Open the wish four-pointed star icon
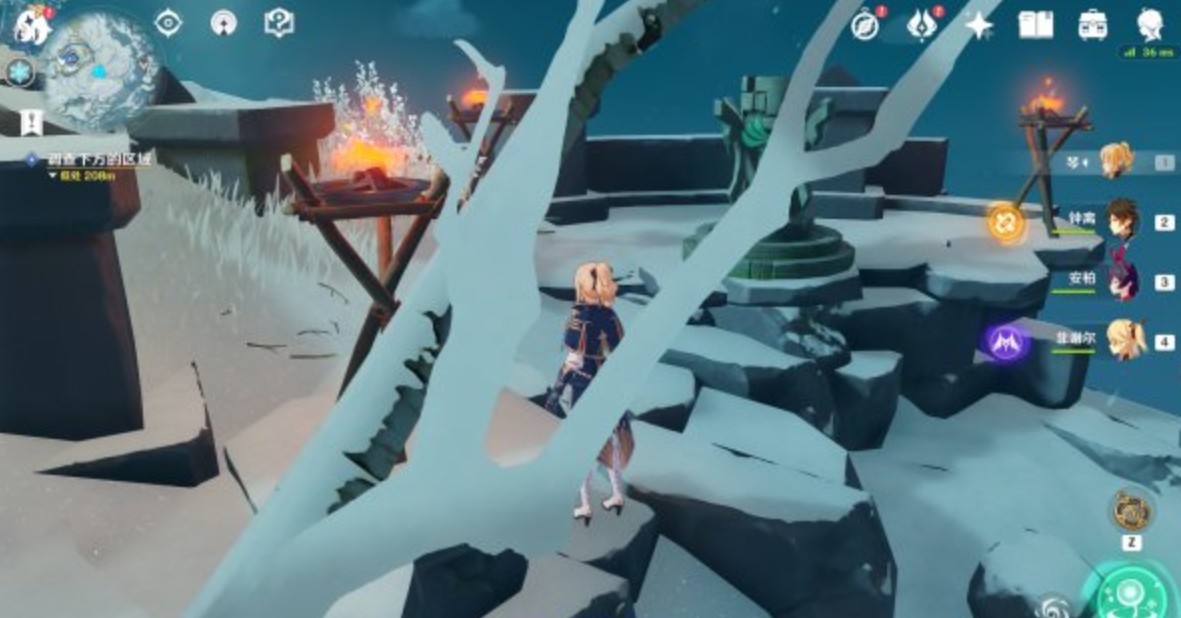This screenshot has width=1181, height=618. 978,25
